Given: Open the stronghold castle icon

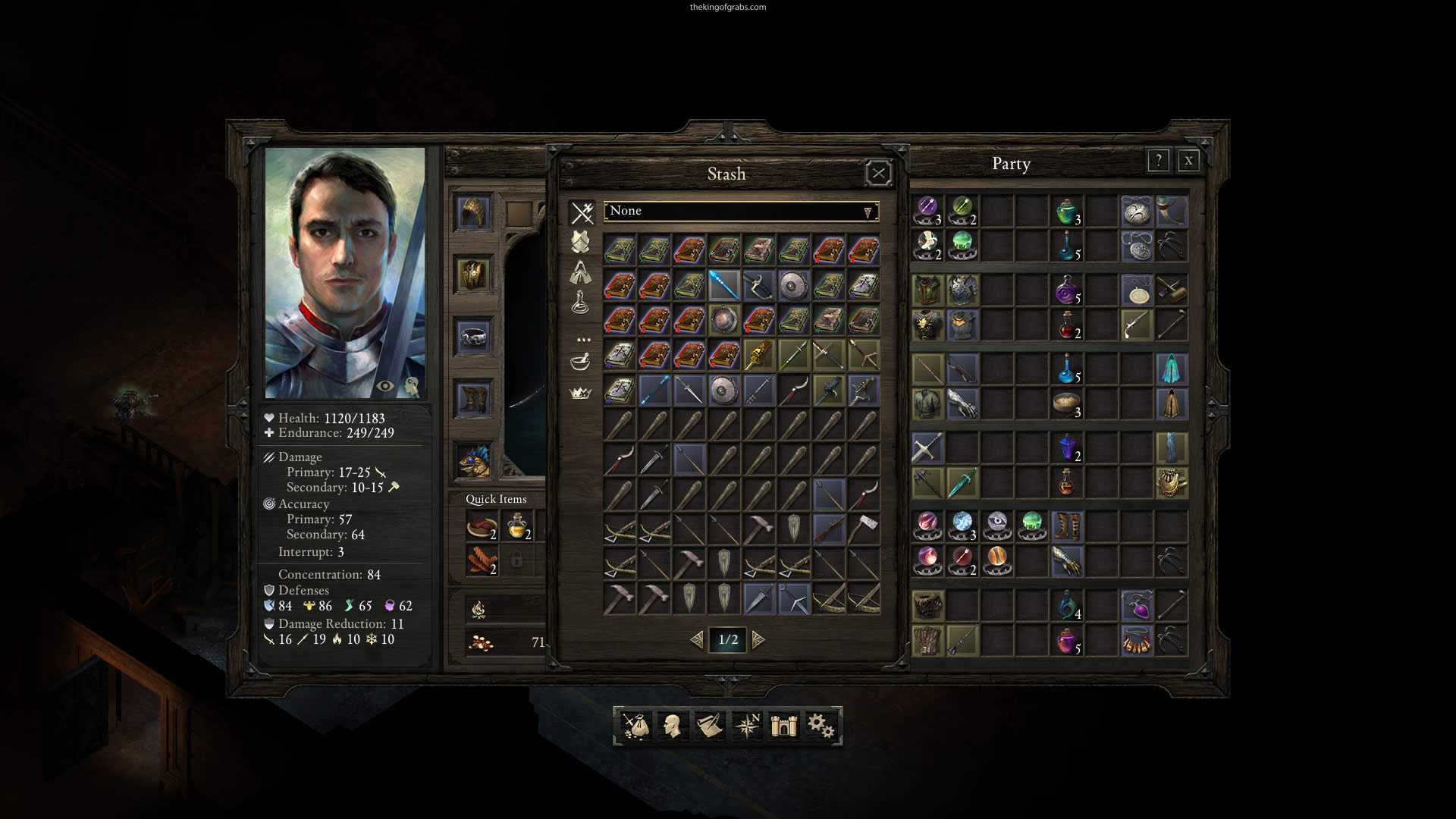Looking at the screenshot, I should coord(783,726).
